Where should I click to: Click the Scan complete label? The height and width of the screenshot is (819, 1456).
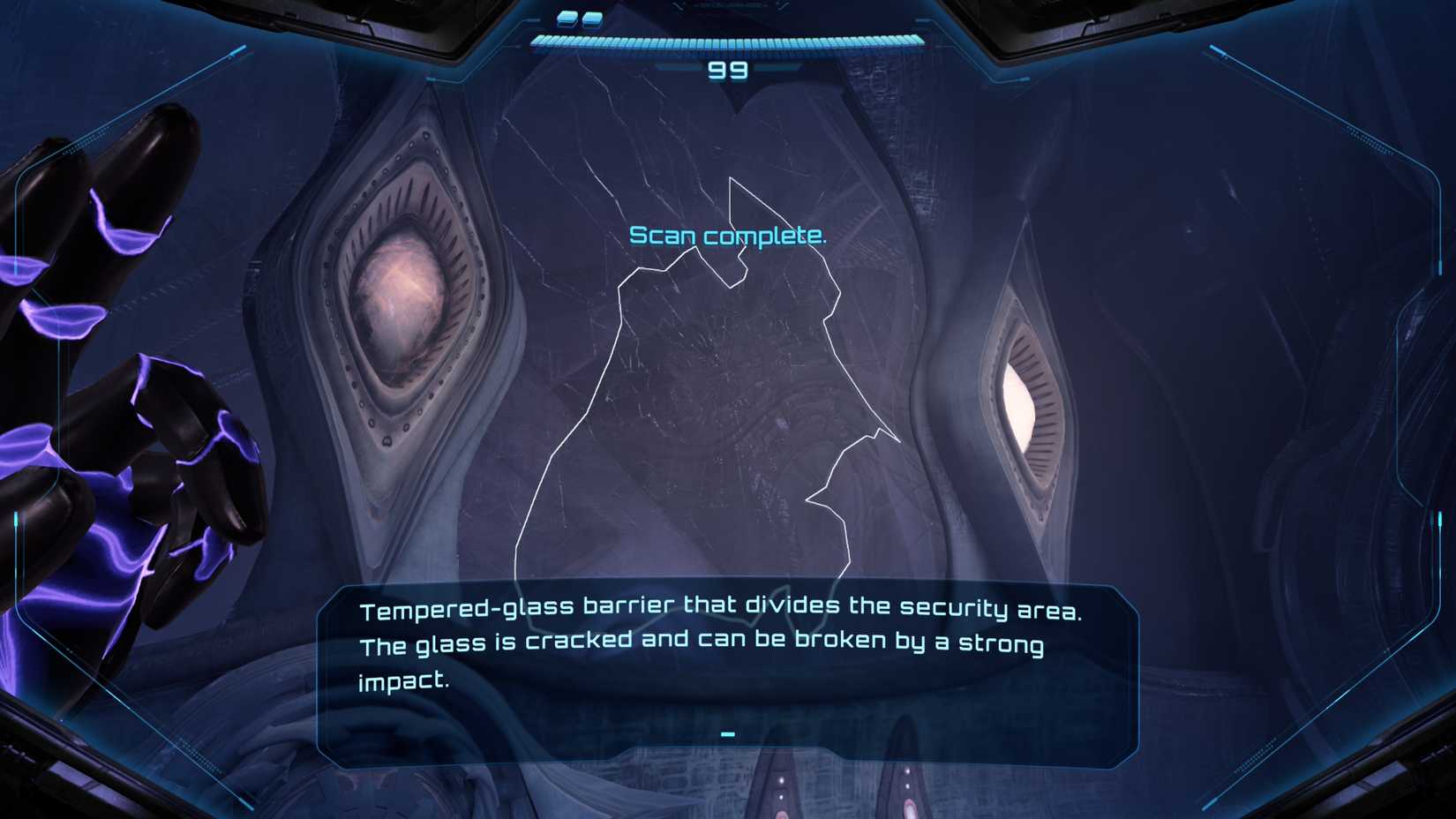729,235
